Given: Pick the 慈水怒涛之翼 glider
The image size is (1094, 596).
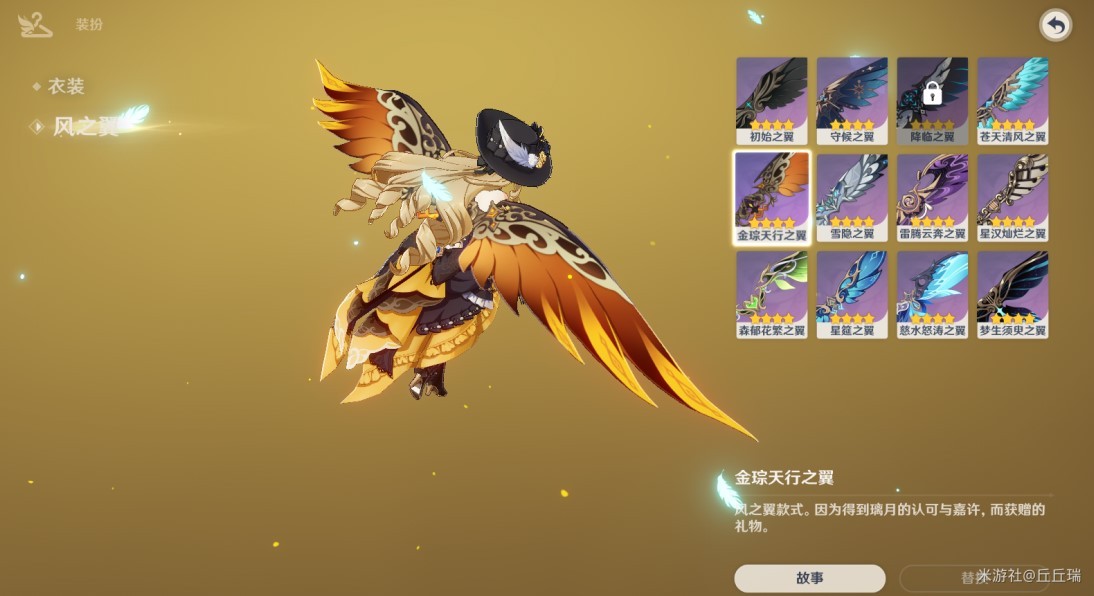Looking at the screenshot, I should coord(932,294).
